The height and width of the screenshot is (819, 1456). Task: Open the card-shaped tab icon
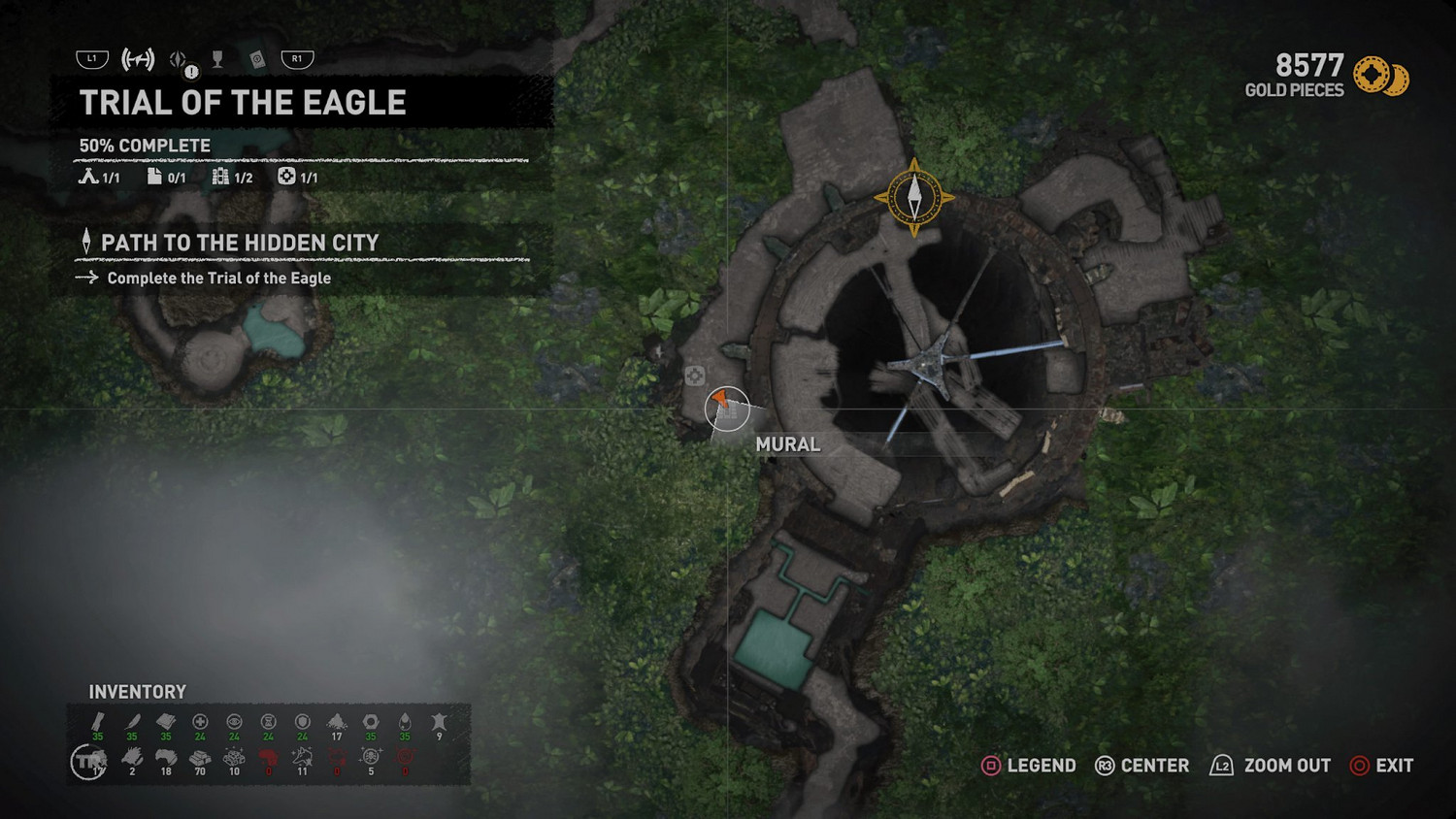coord(256,60)
